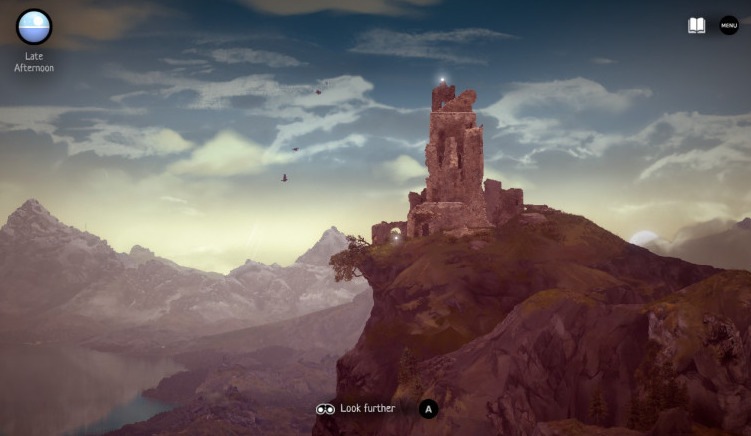751x436 pixels.
Task: Open the round MENU button
Action: (x=729, y=25)
